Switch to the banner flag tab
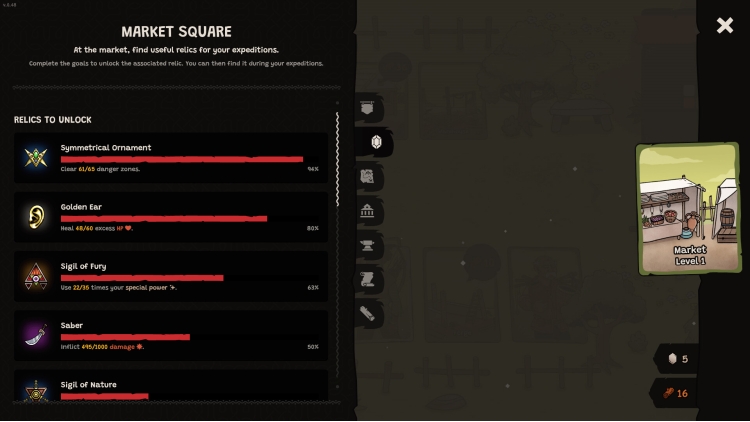 pyautogui.click(x=368, y=107)
